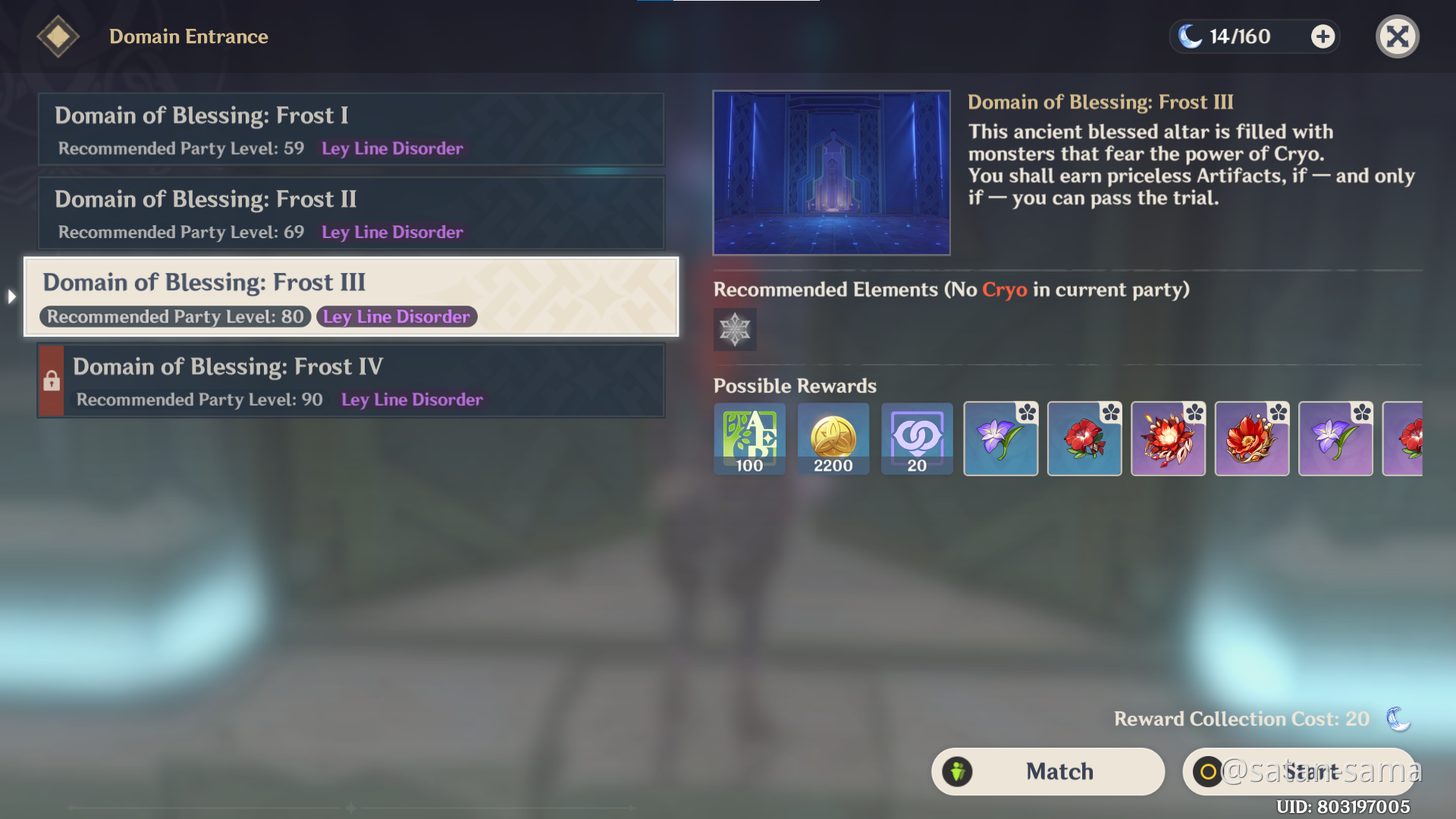Click the Companionship EXP reward showing 20
1456x819 pixels.
pos(917,438)
